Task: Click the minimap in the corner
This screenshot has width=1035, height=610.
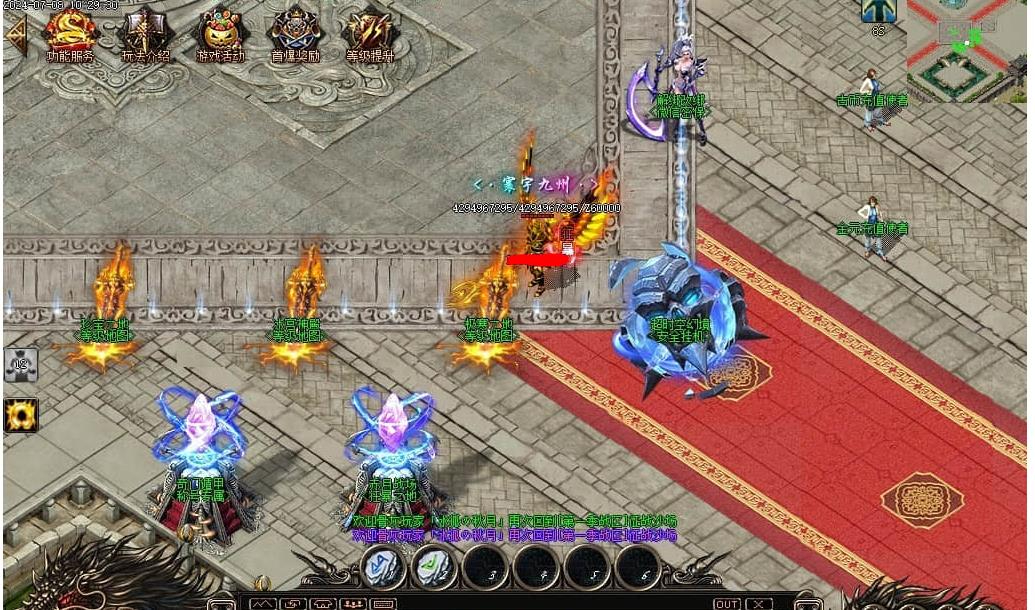Action: pos(966,50)
